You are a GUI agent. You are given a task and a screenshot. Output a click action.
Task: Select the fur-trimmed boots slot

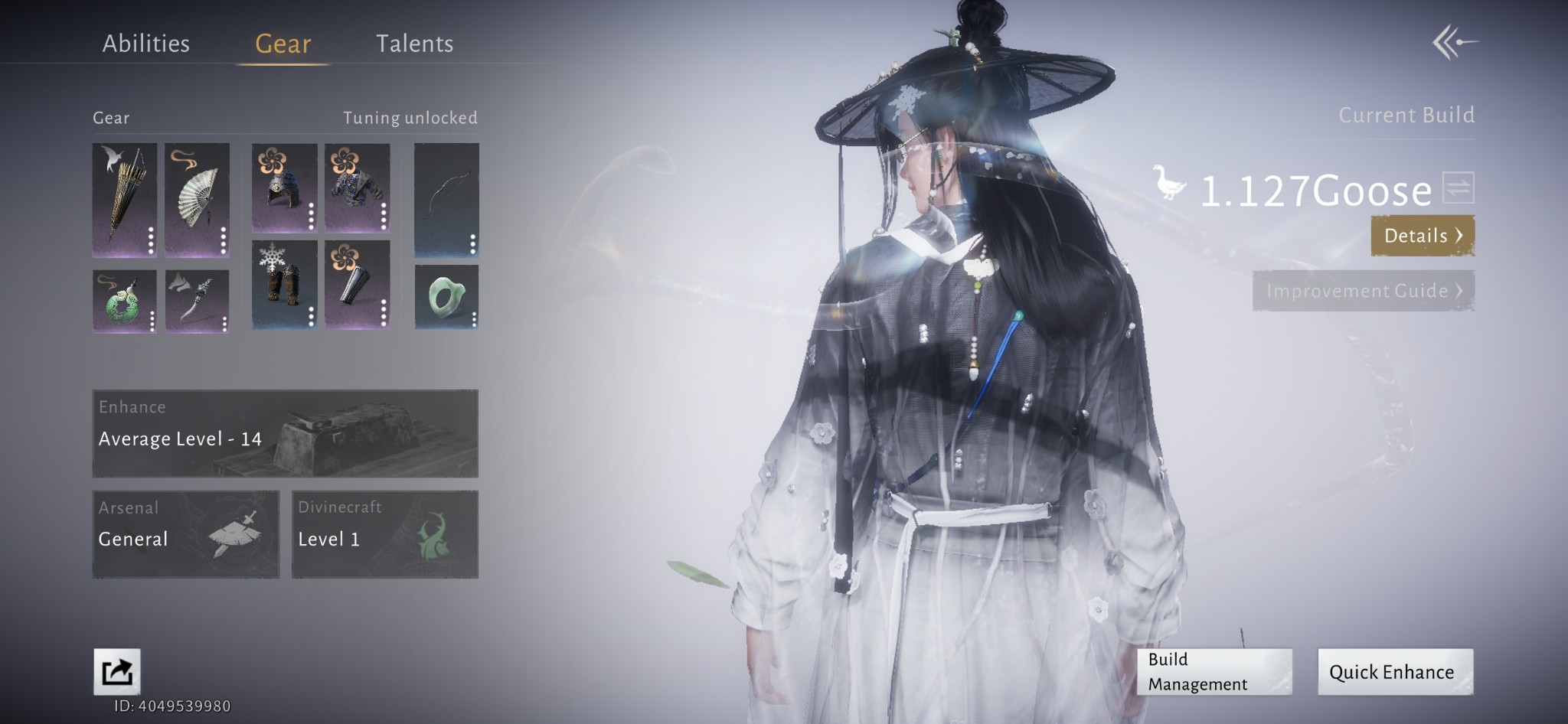click(x=284, y=284)
